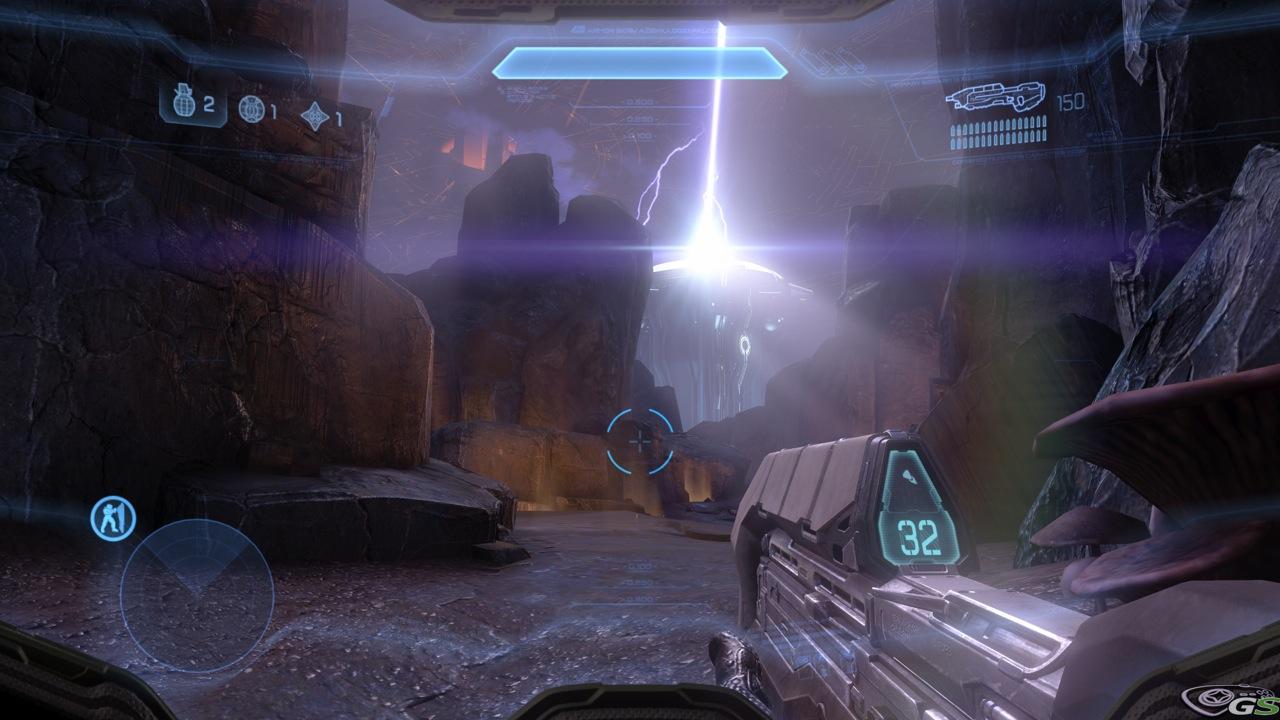Click the motion tracker radar
The width and height of the screenshot is (1280, 720).
197,594
